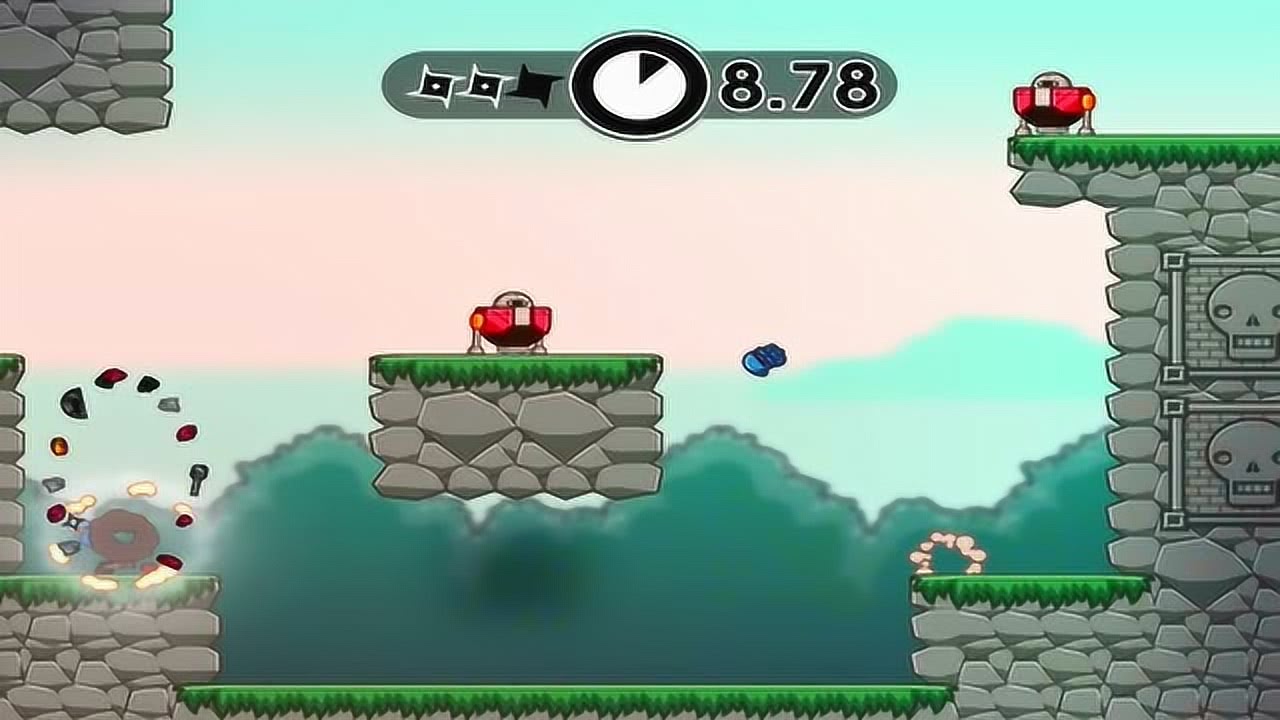Click the spinning blue ninja in midair

click(763, 362)
